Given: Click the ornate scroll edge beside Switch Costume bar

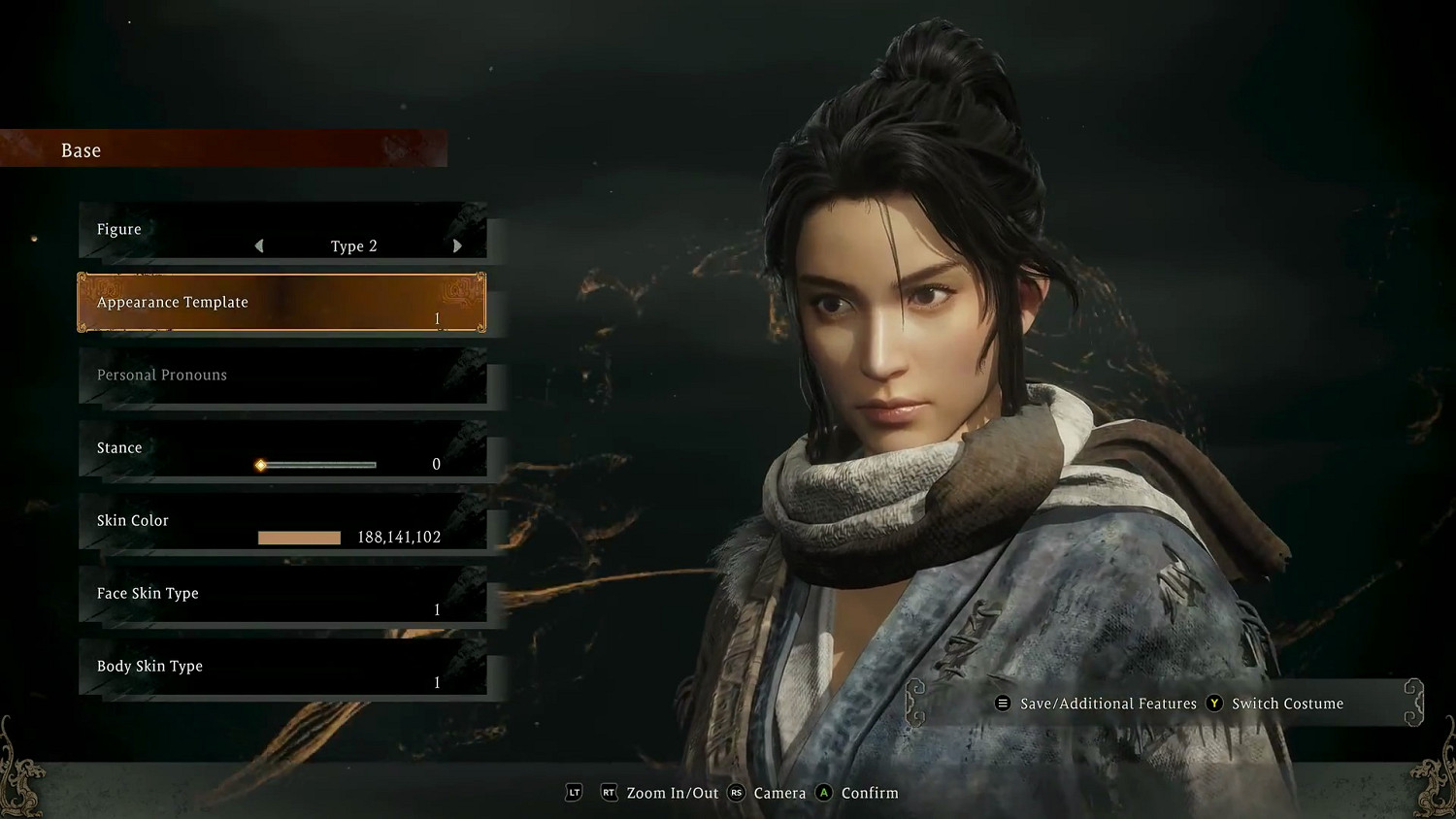Looking at the screenshot, I should (x=1414, y=702).
